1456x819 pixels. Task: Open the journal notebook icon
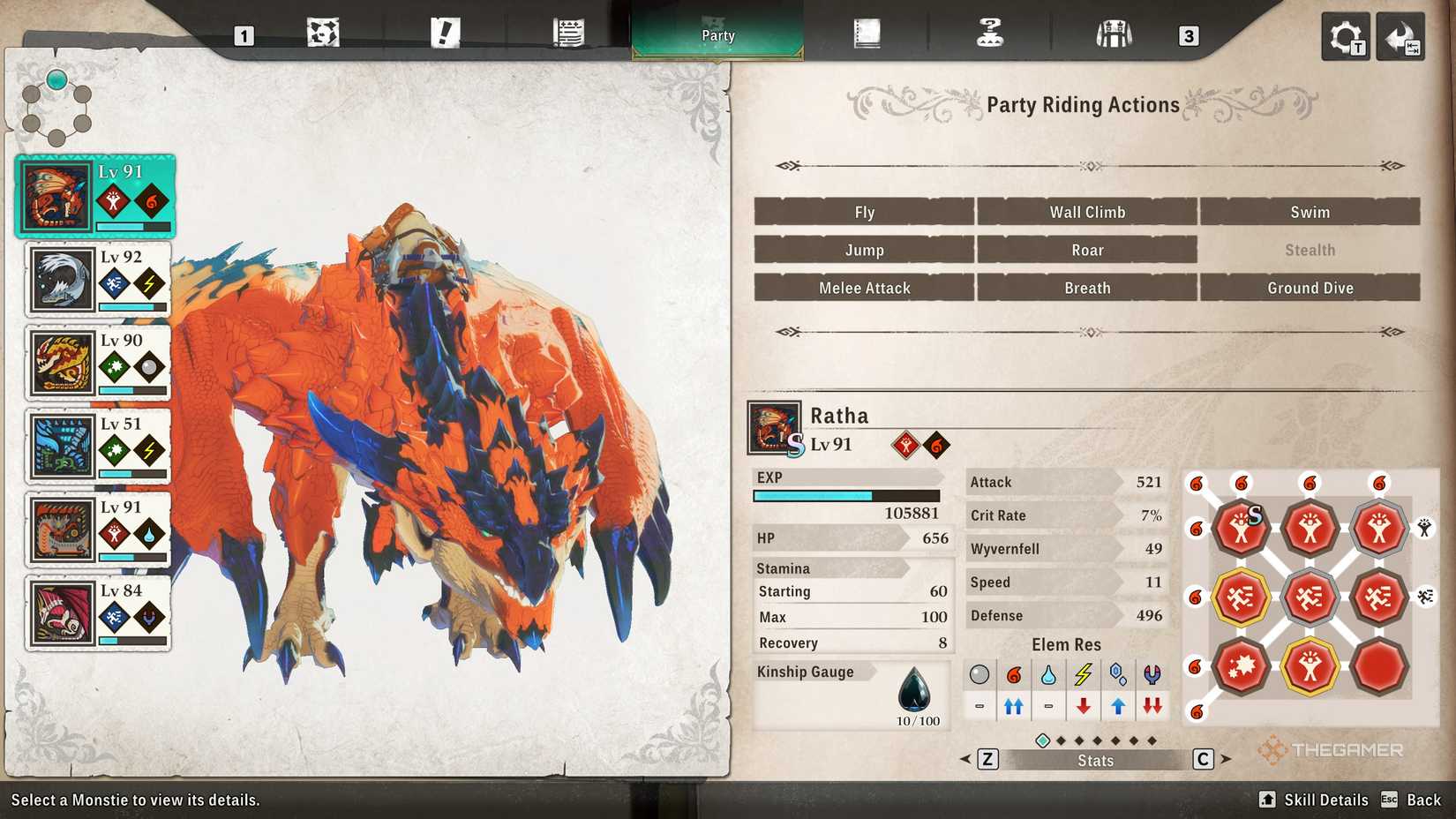pos(869,34)
